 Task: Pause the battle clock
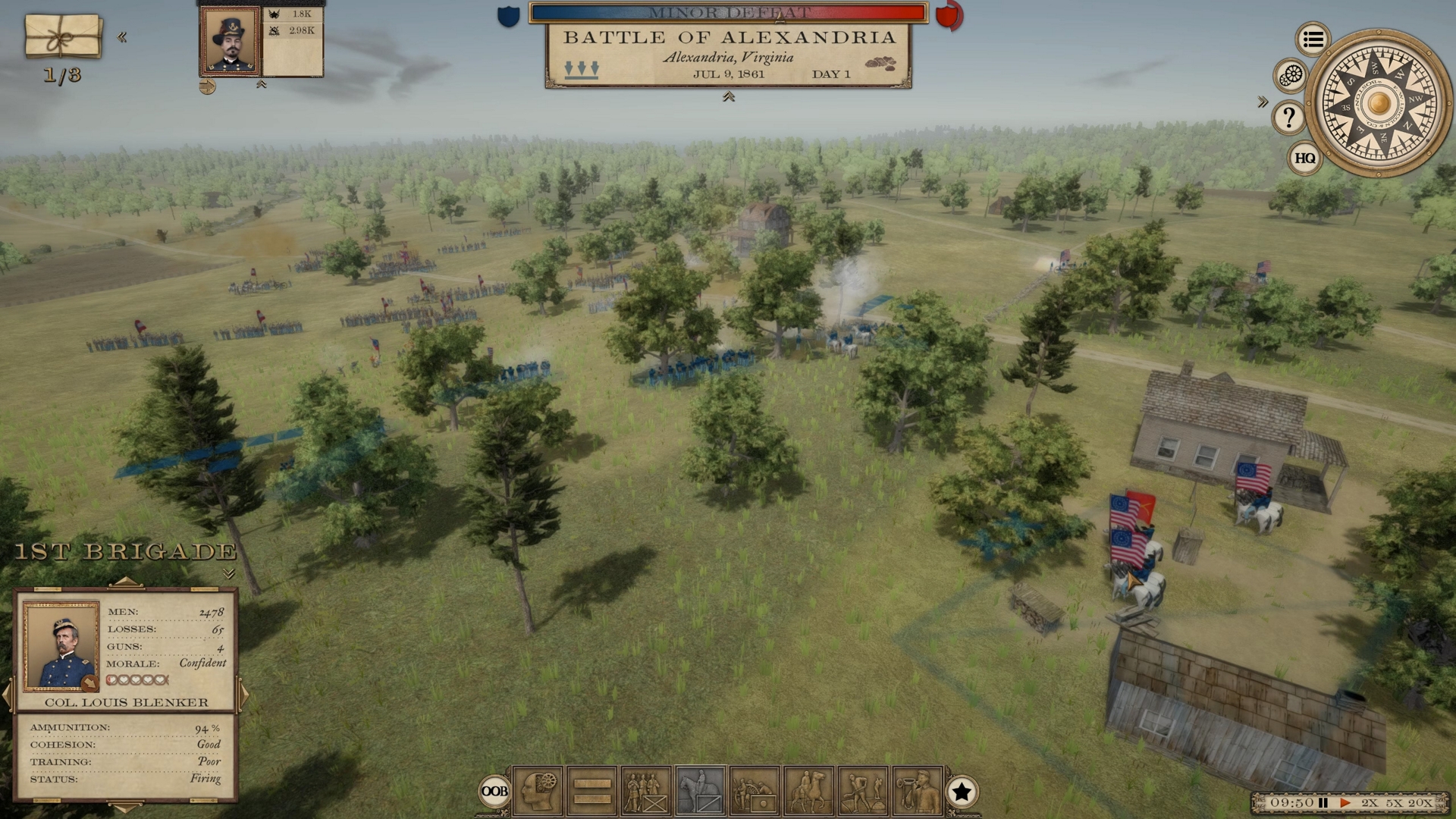point(1323,802)
